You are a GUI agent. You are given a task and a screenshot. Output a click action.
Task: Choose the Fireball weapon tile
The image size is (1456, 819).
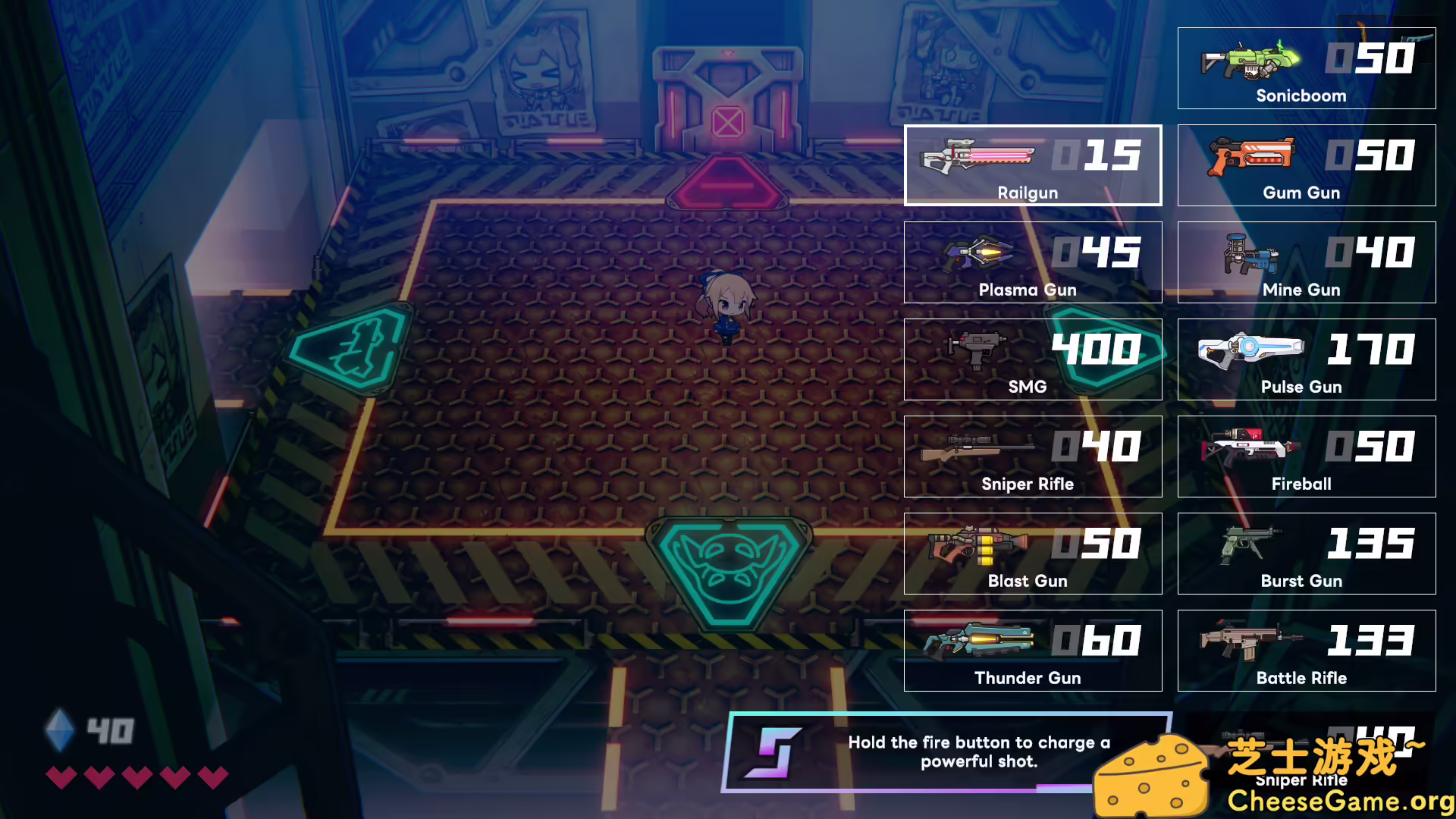[x=1306, y=457]
